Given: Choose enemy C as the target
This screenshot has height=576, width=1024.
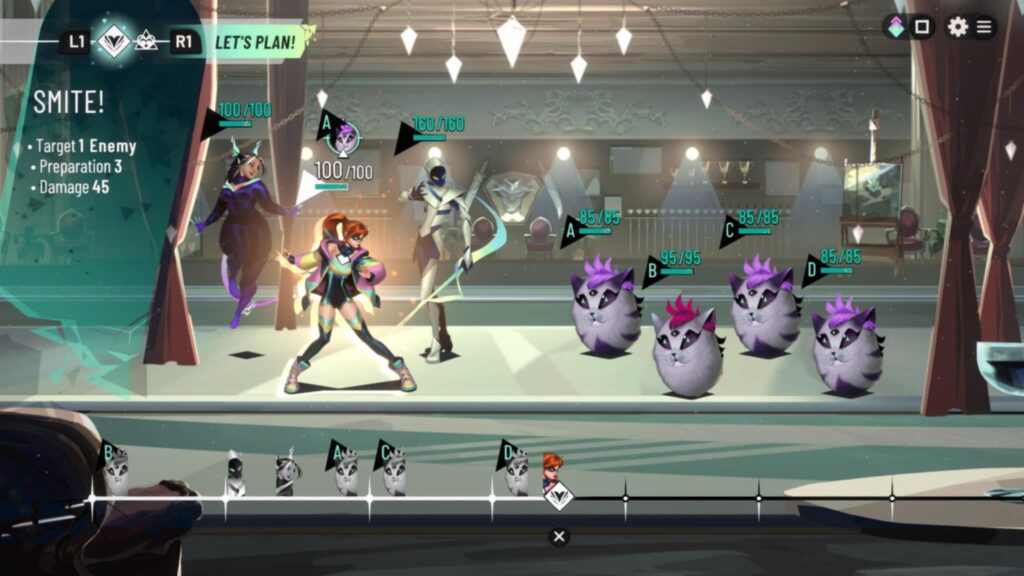Looking at the screenshot, I should coord(764,310).
